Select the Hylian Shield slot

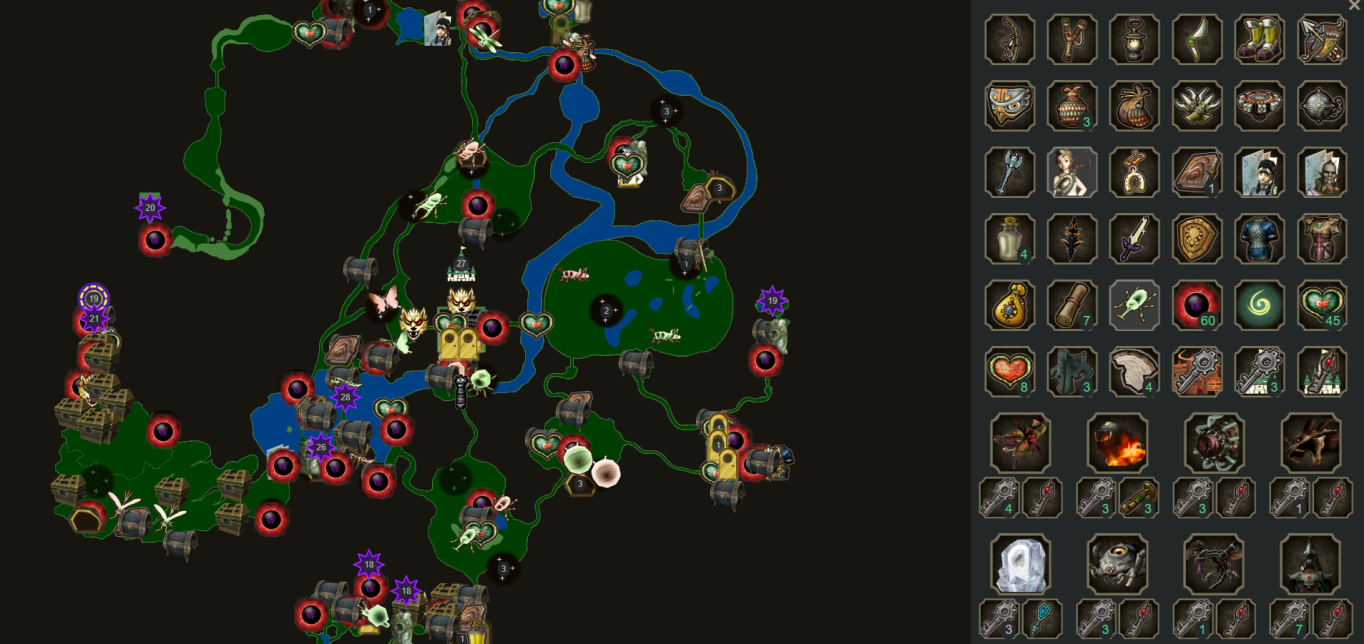coord(1197,239)
